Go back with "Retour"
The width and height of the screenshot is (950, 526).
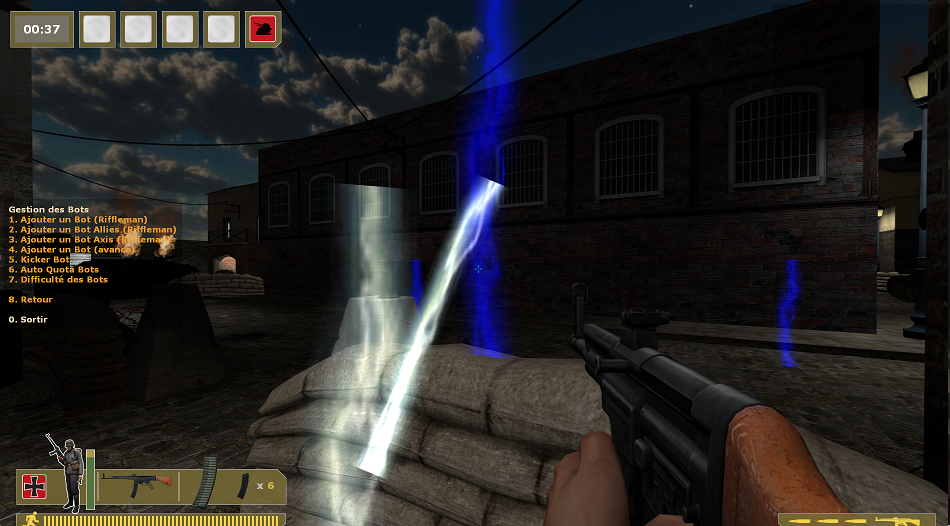(x=31, y=299)
